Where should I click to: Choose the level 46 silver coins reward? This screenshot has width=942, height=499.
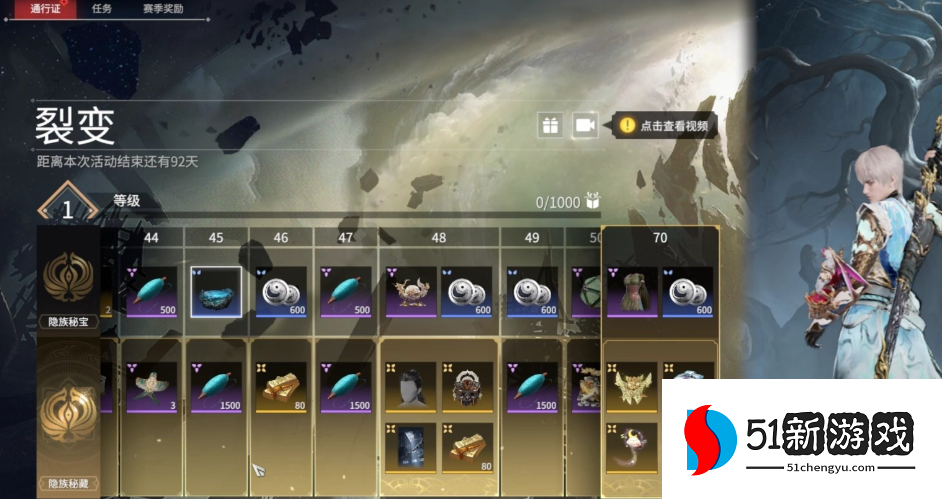[281, 292]
